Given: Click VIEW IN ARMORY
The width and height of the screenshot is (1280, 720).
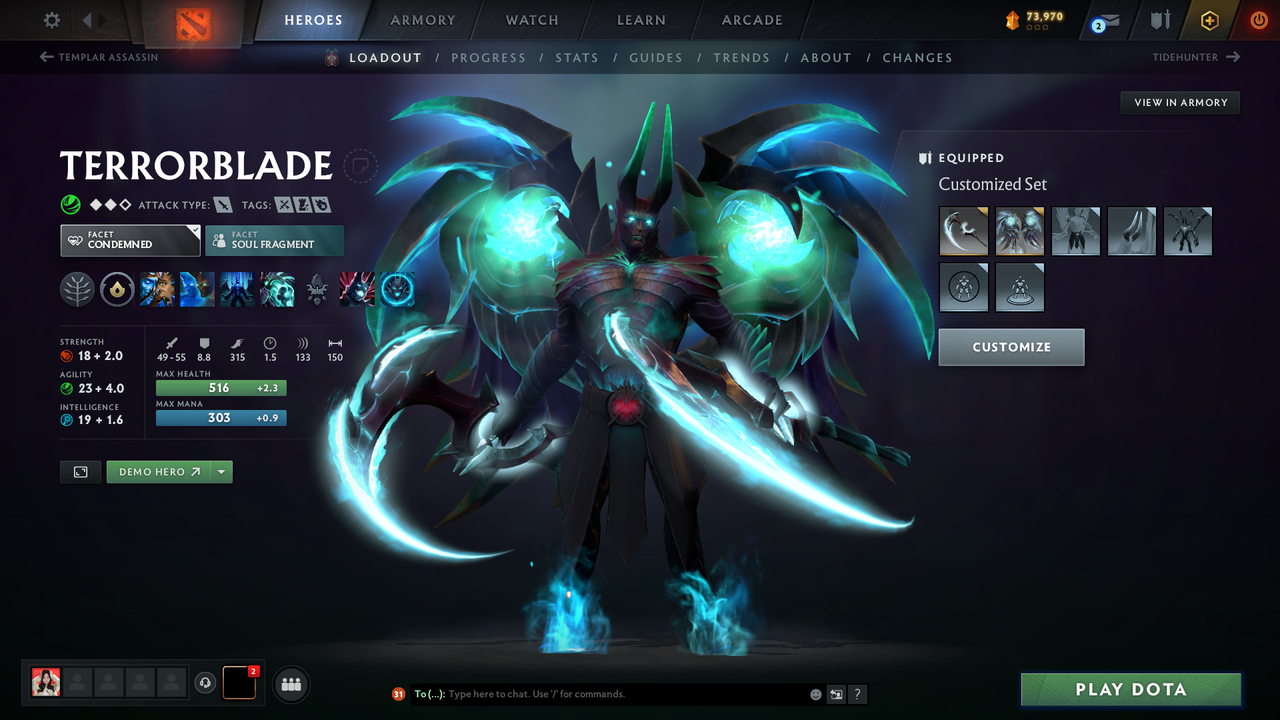Looking at the screenshot, I should tap(1179, 102).
